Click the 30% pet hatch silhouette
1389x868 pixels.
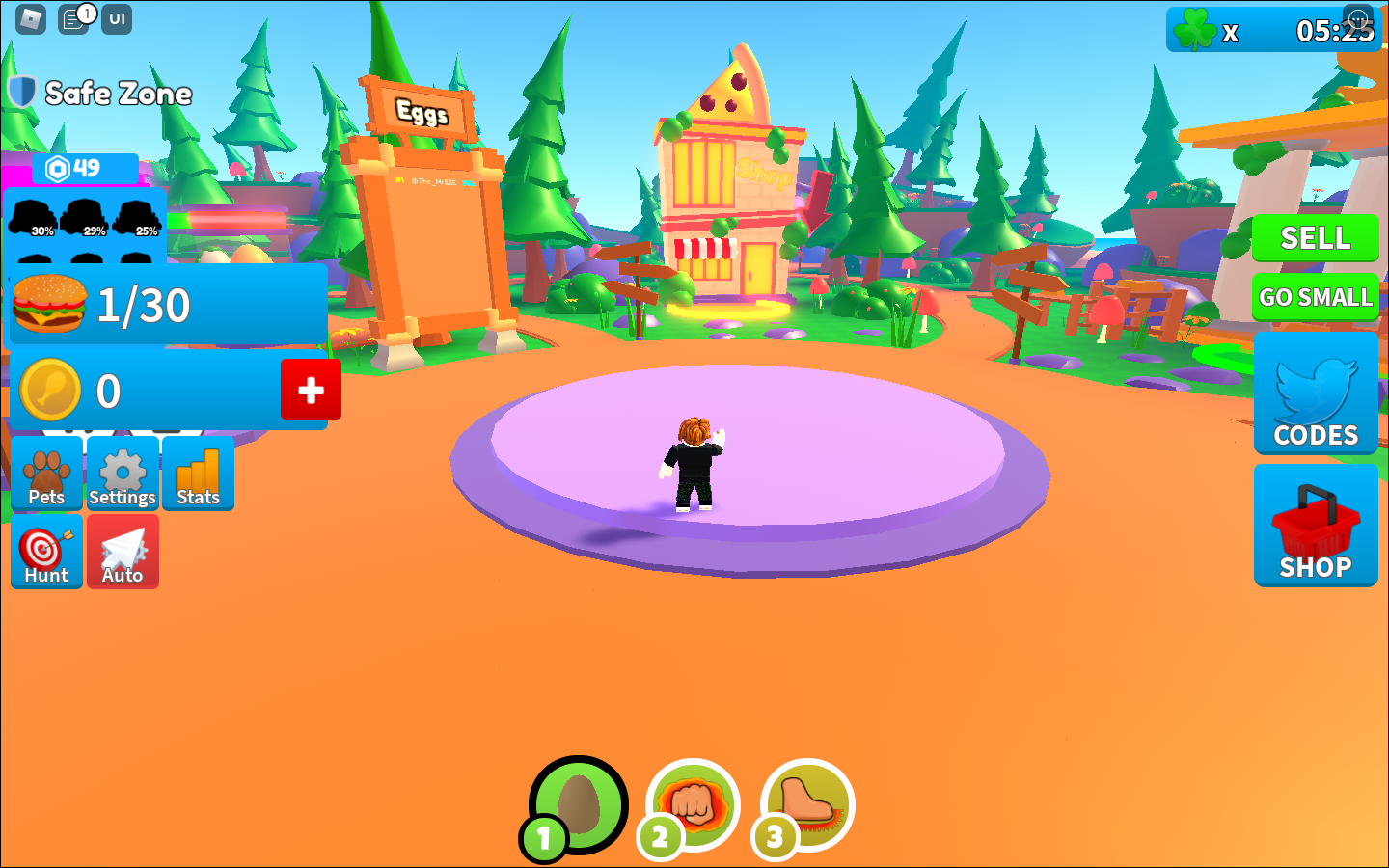coord(34,217)
